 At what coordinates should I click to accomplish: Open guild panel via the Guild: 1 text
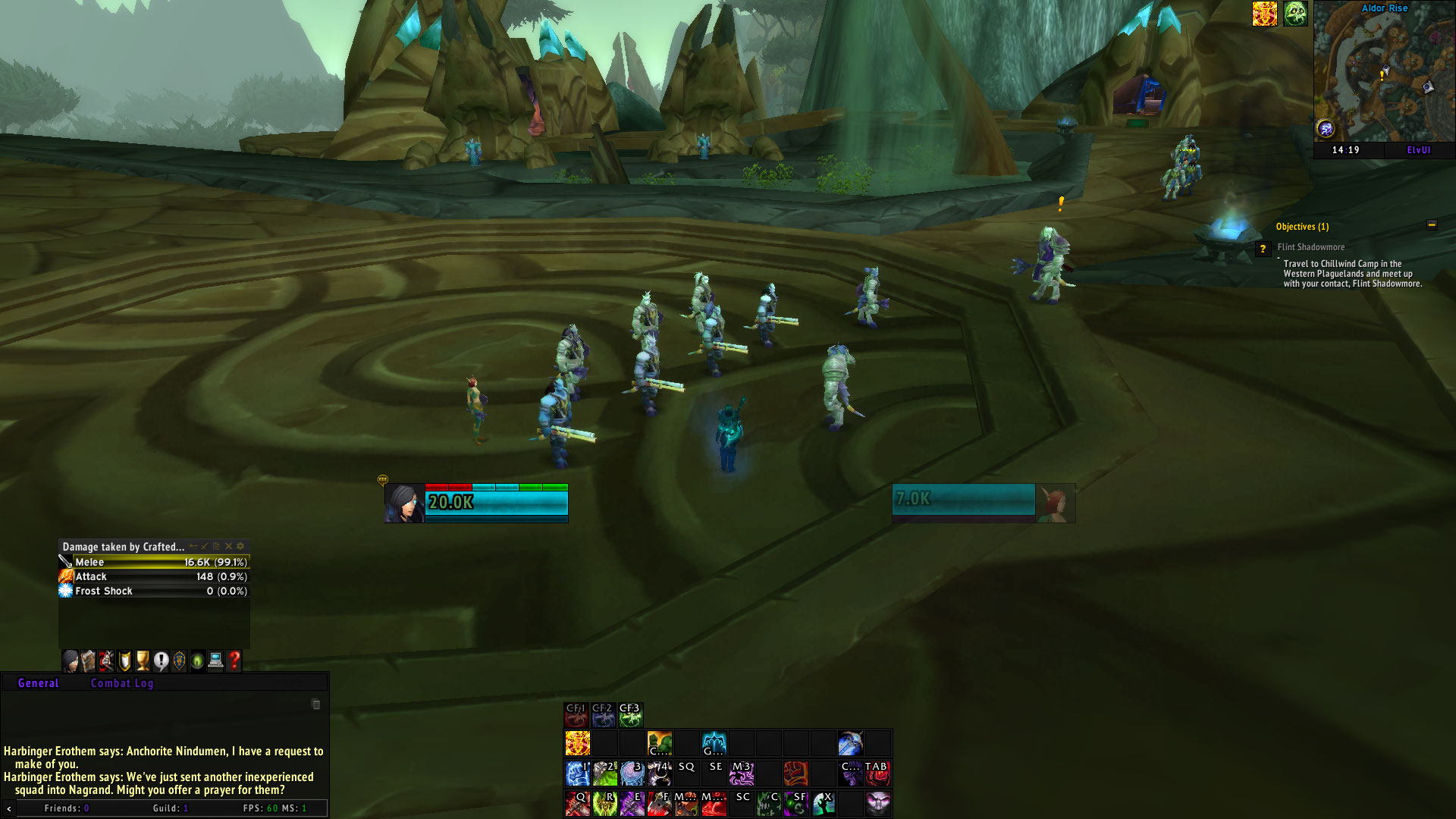click(171, 808)
